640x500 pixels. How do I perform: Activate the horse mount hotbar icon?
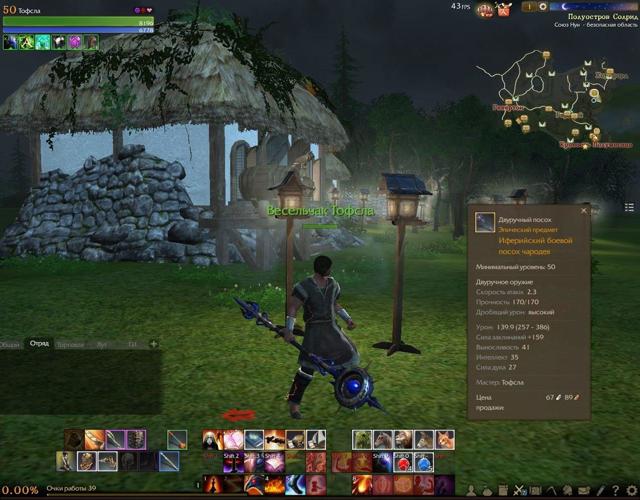pyautogui.click(x=382, y=439)
